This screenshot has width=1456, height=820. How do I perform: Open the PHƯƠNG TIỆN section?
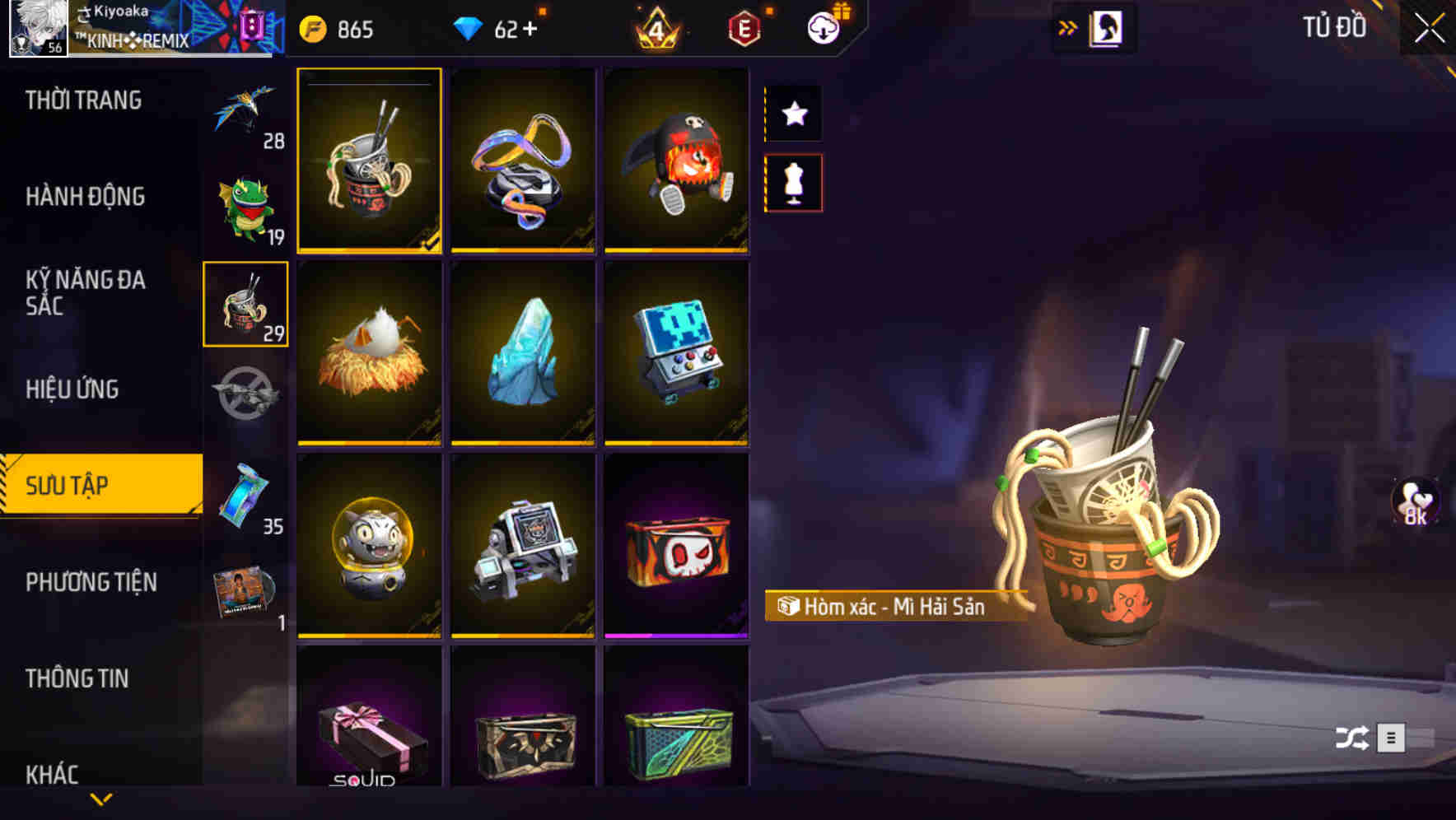point(91,582)
